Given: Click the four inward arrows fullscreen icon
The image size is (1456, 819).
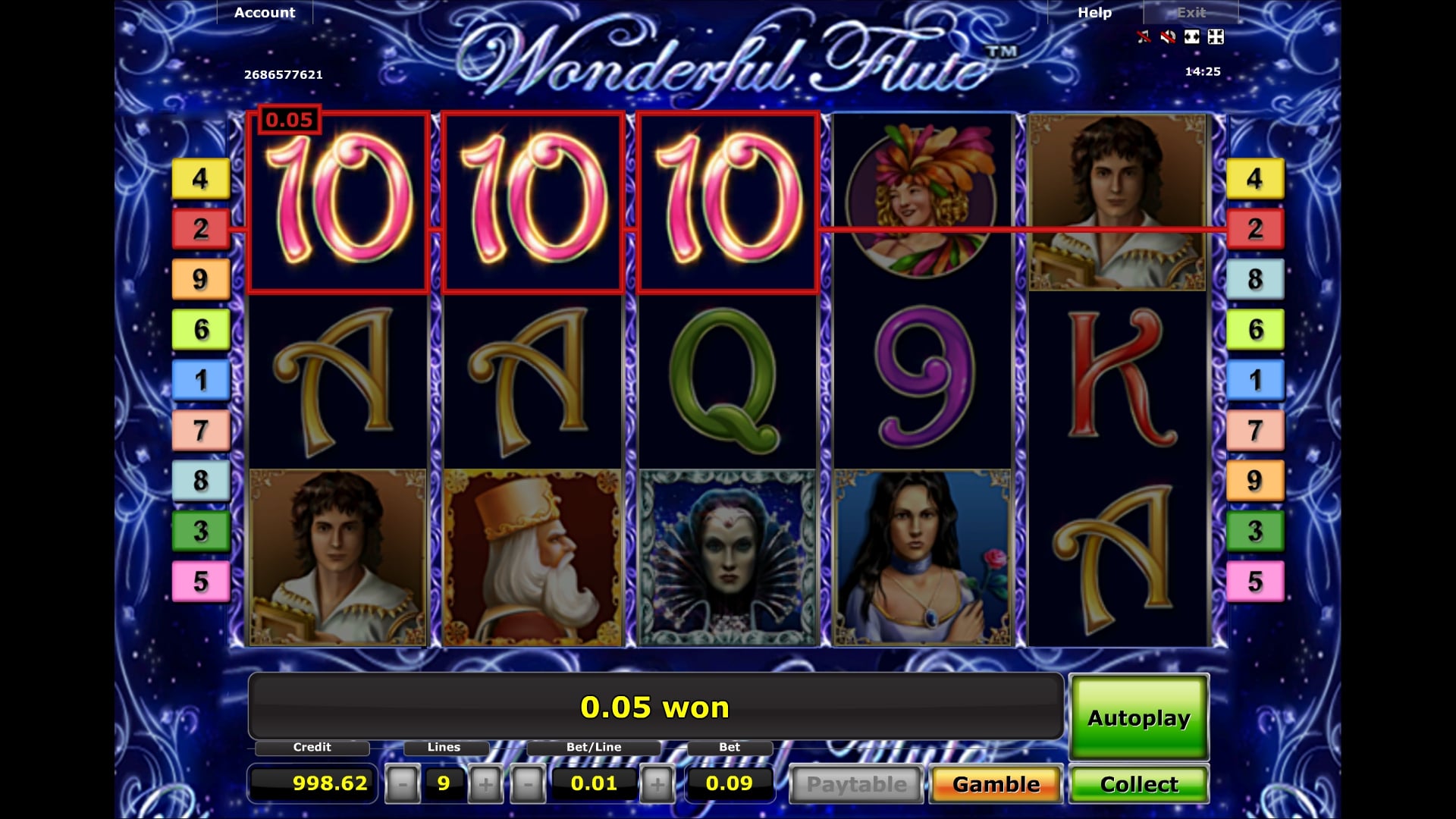Looking at the screenshot, I should (1216, 36).
